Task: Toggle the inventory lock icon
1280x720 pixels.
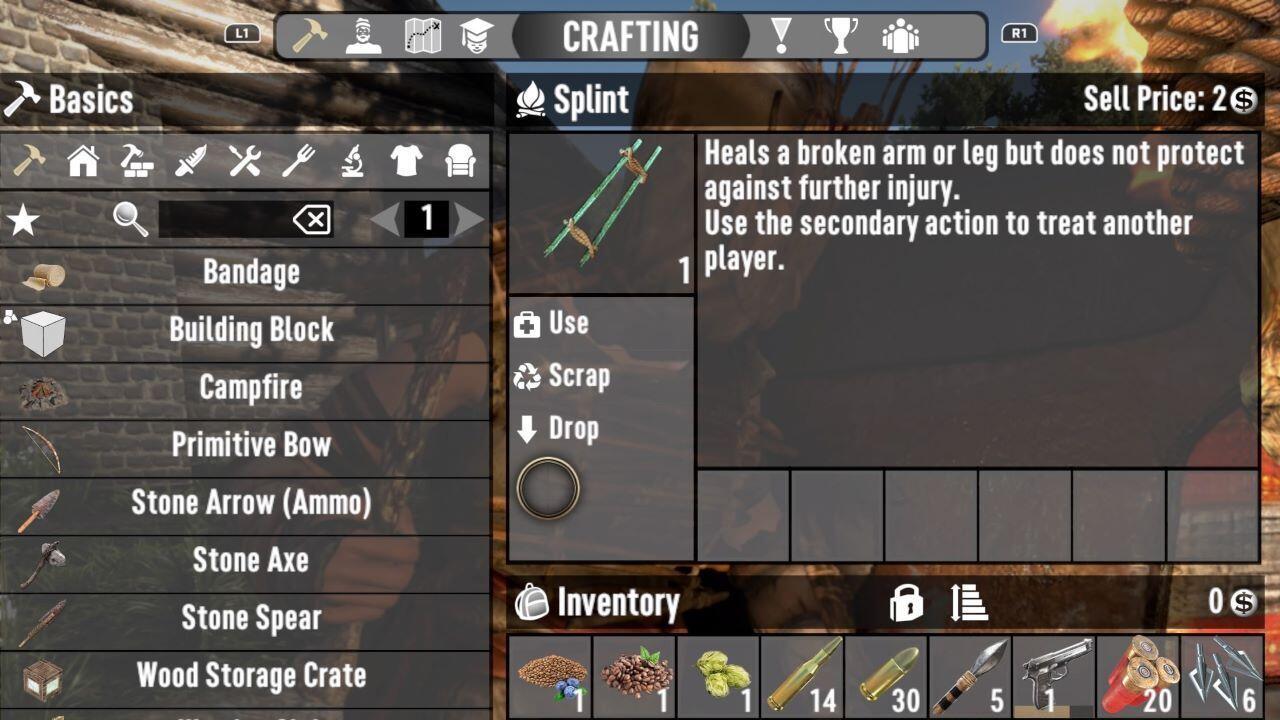Action: [906, 603]
